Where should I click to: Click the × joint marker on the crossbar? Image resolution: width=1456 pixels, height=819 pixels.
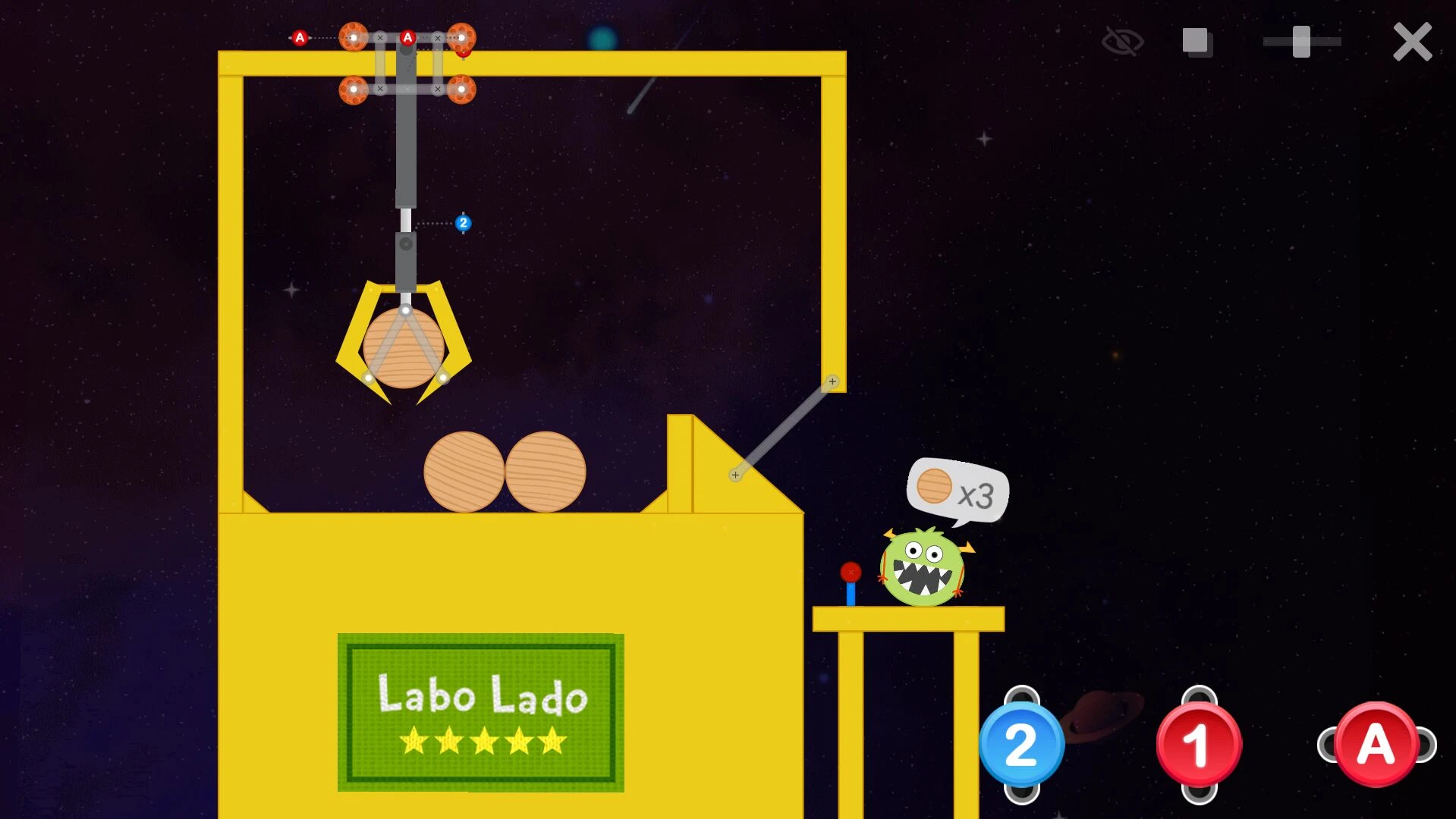pyautogui.click(x=379, y=36)
